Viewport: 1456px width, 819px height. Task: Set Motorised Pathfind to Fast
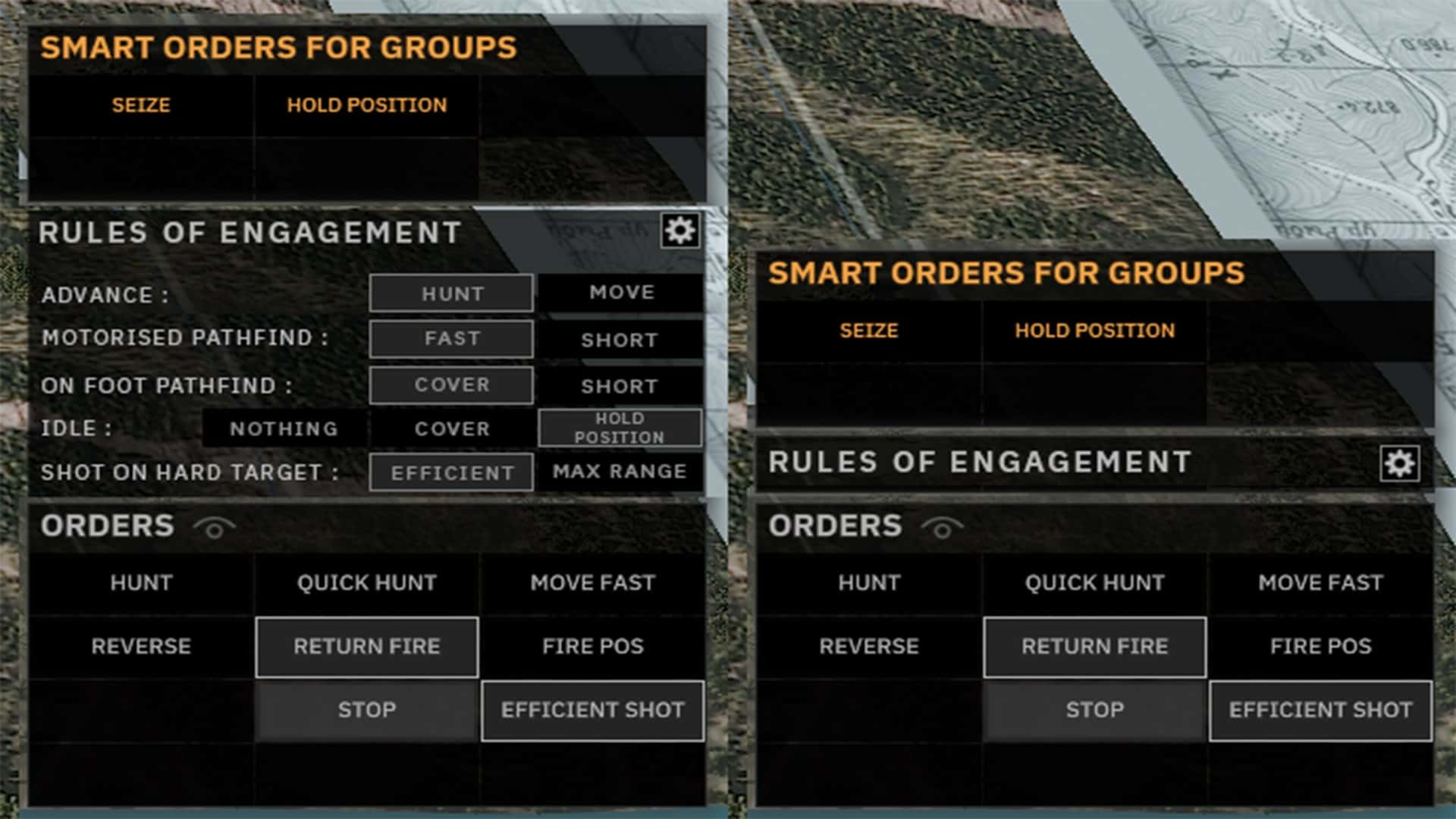pos(450,339)
